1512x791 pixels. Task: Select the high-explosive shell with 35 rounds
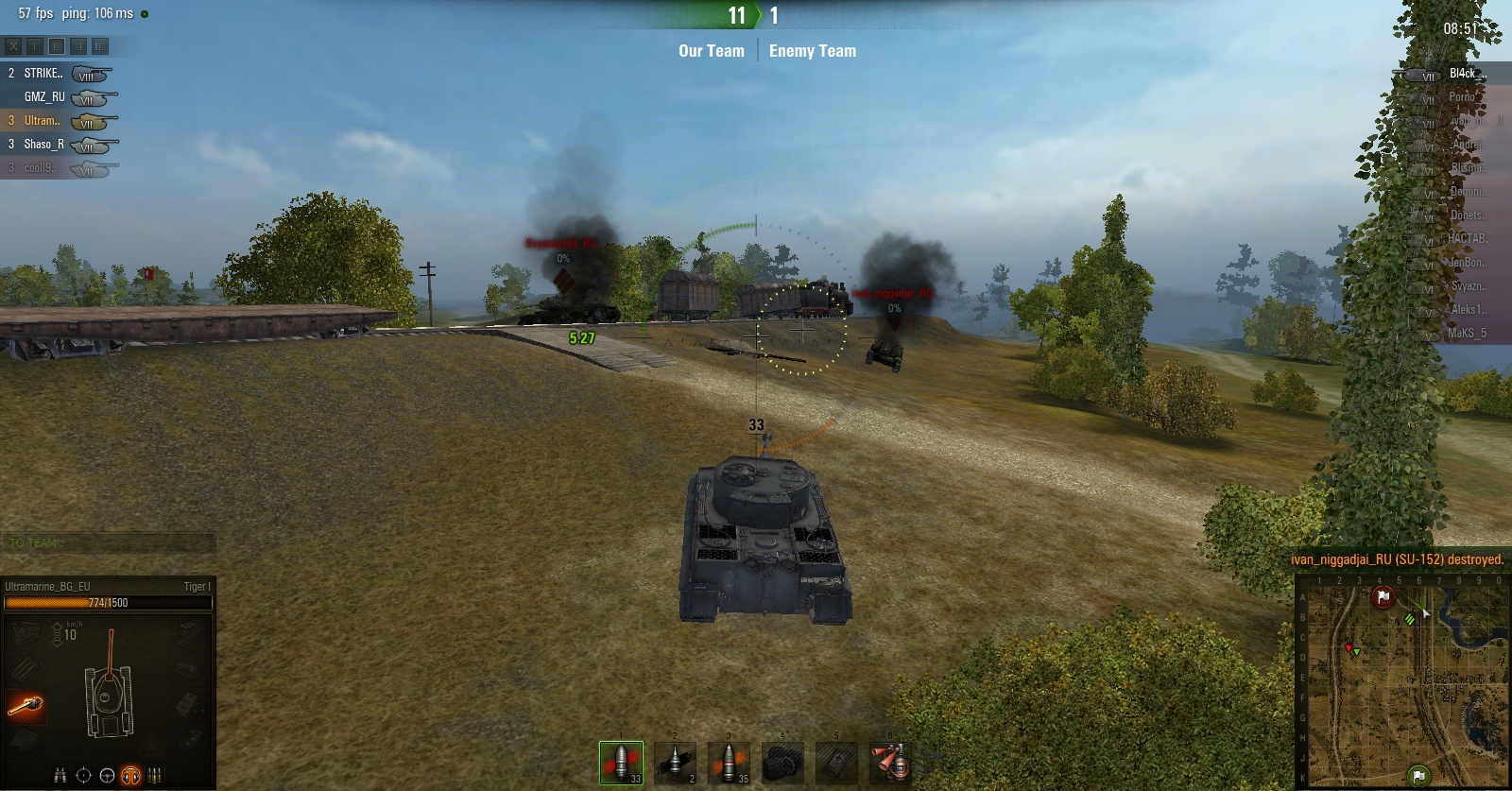pyautogui.click(x=729, y=762)
